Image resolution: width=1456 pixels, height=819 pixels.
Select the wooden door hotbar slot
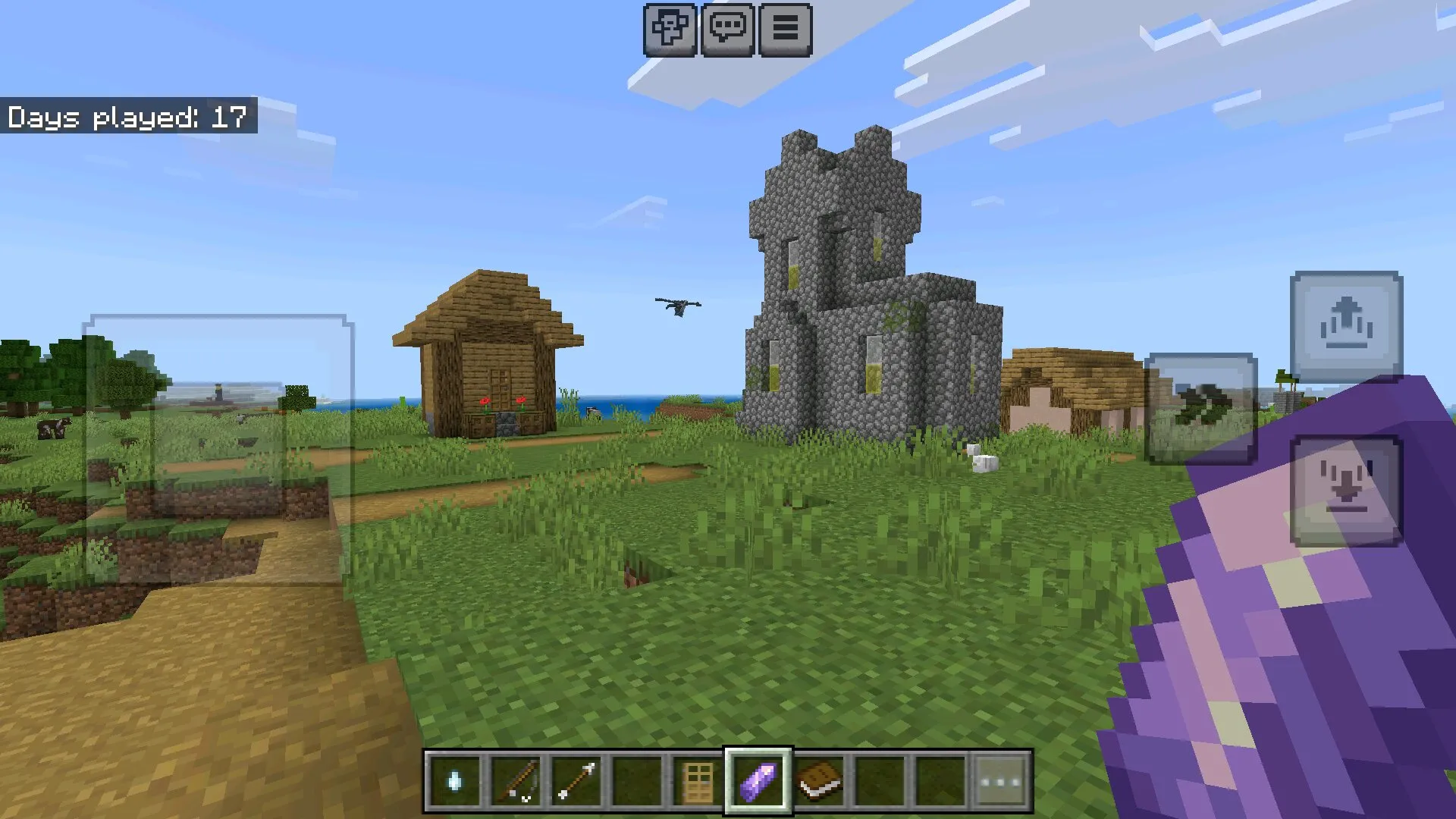click(x=698, y=781)
